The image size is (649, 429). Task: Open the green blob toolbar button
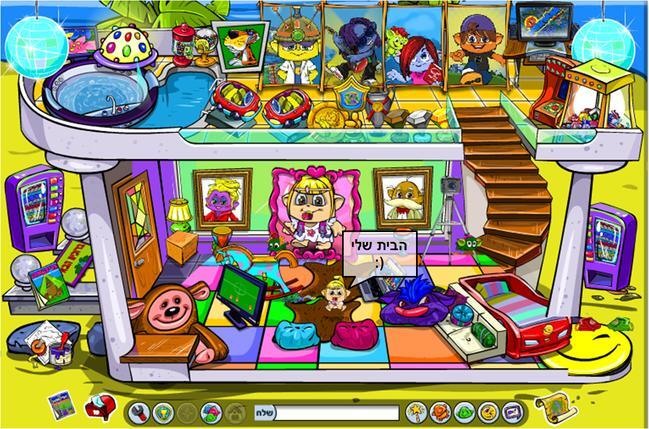pos(465,411)
